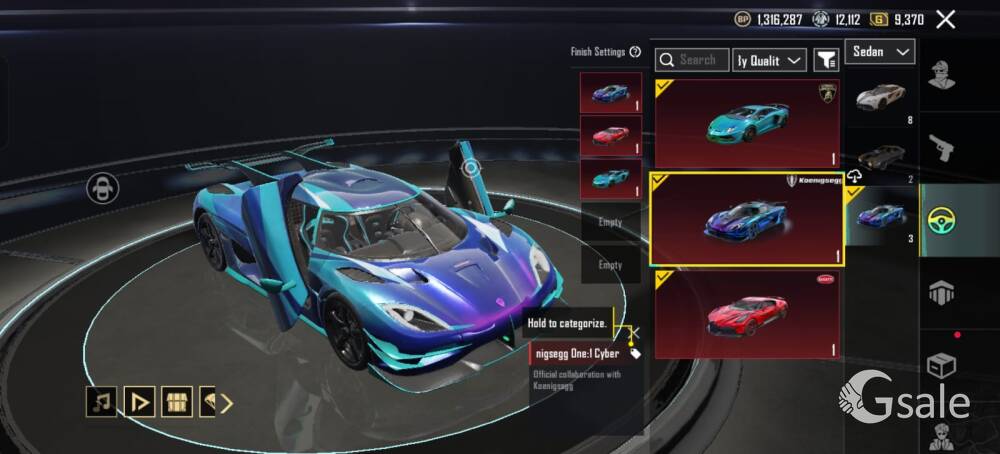The height and width of the screenshot is (454, 1000).
Task: Select the white sedan in vehicle list
Action: click(x=880, y=99)
